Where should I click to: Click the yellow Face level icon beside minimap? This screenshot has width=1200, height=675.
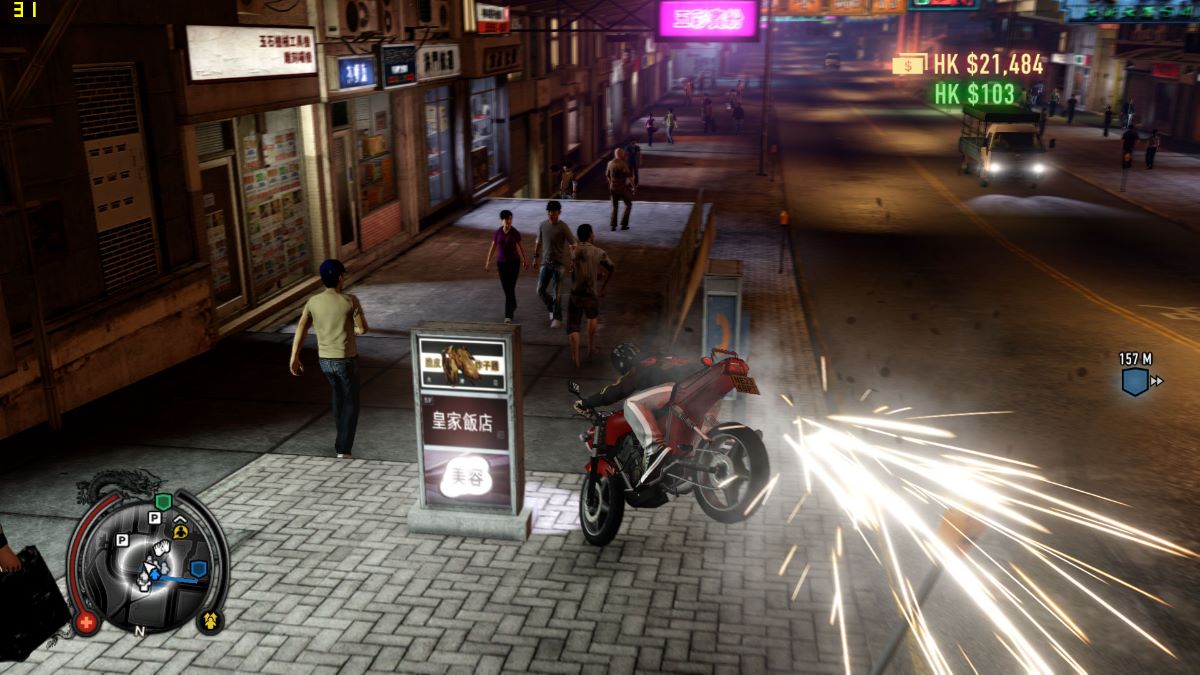(x=211, y=620)
